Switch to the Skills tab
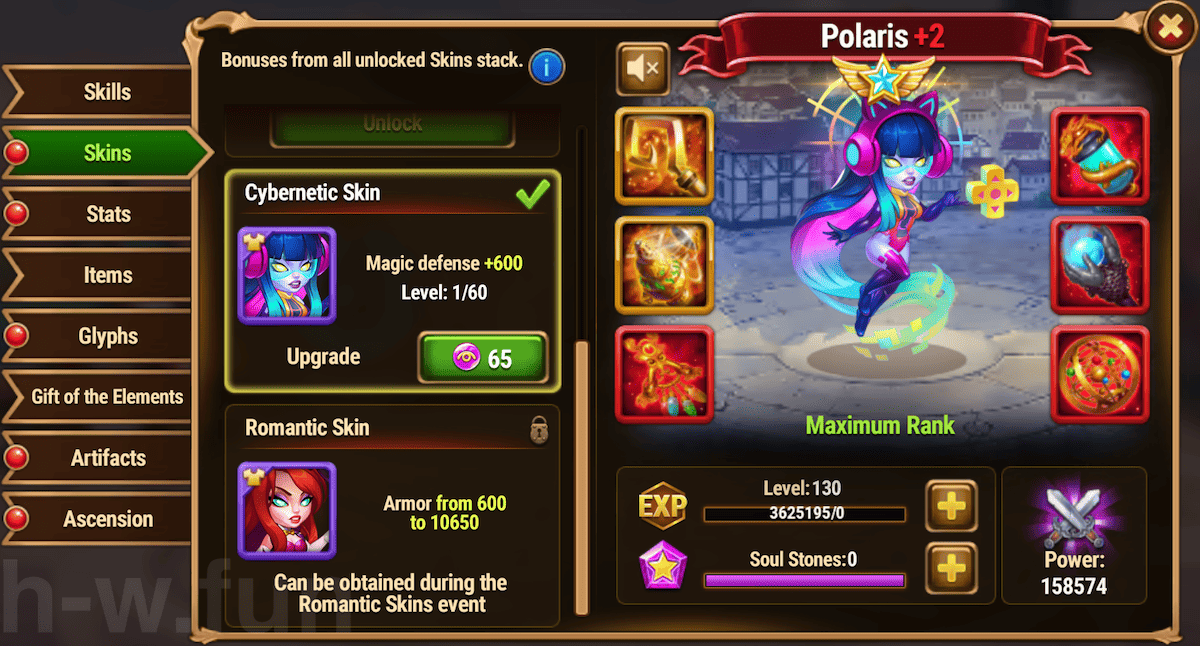This screenshot has width=1200, height=646. 107,92
